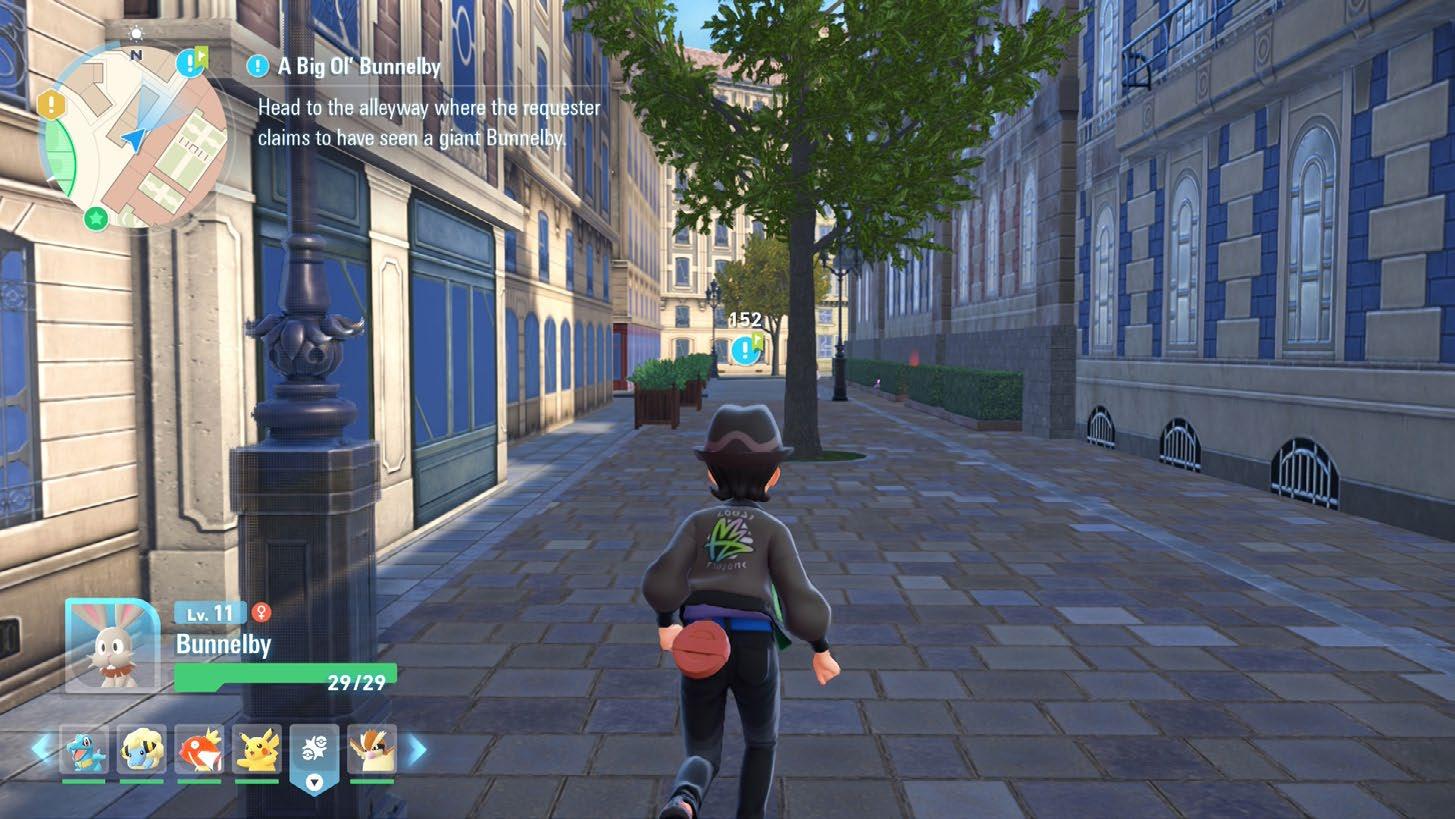Open the circular minimap

pyautogui.click(x=133, y=135)
